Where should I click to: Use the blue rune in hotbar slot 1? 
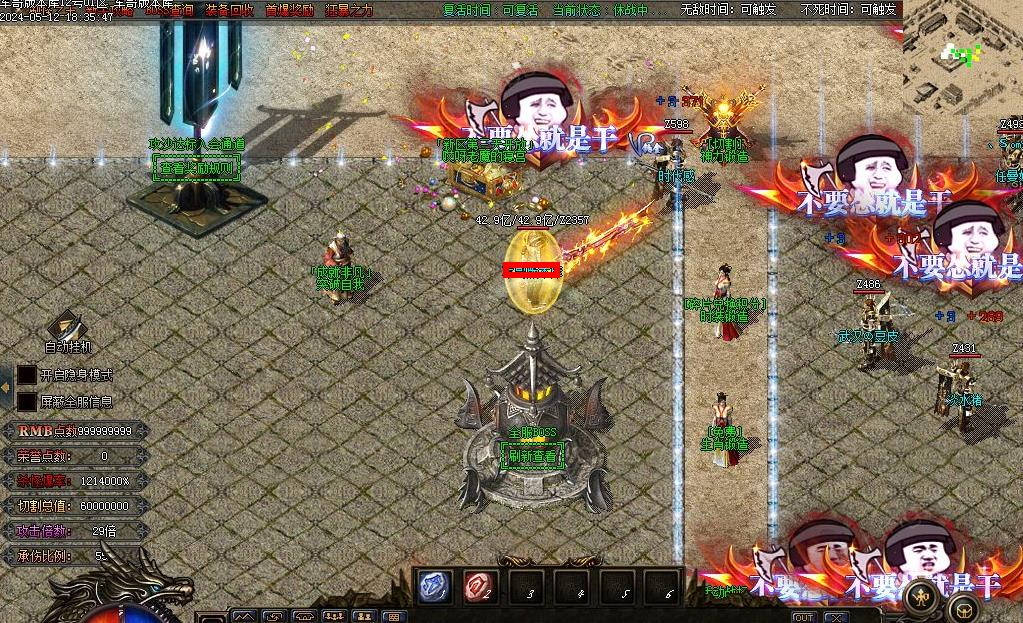[434, 586]
